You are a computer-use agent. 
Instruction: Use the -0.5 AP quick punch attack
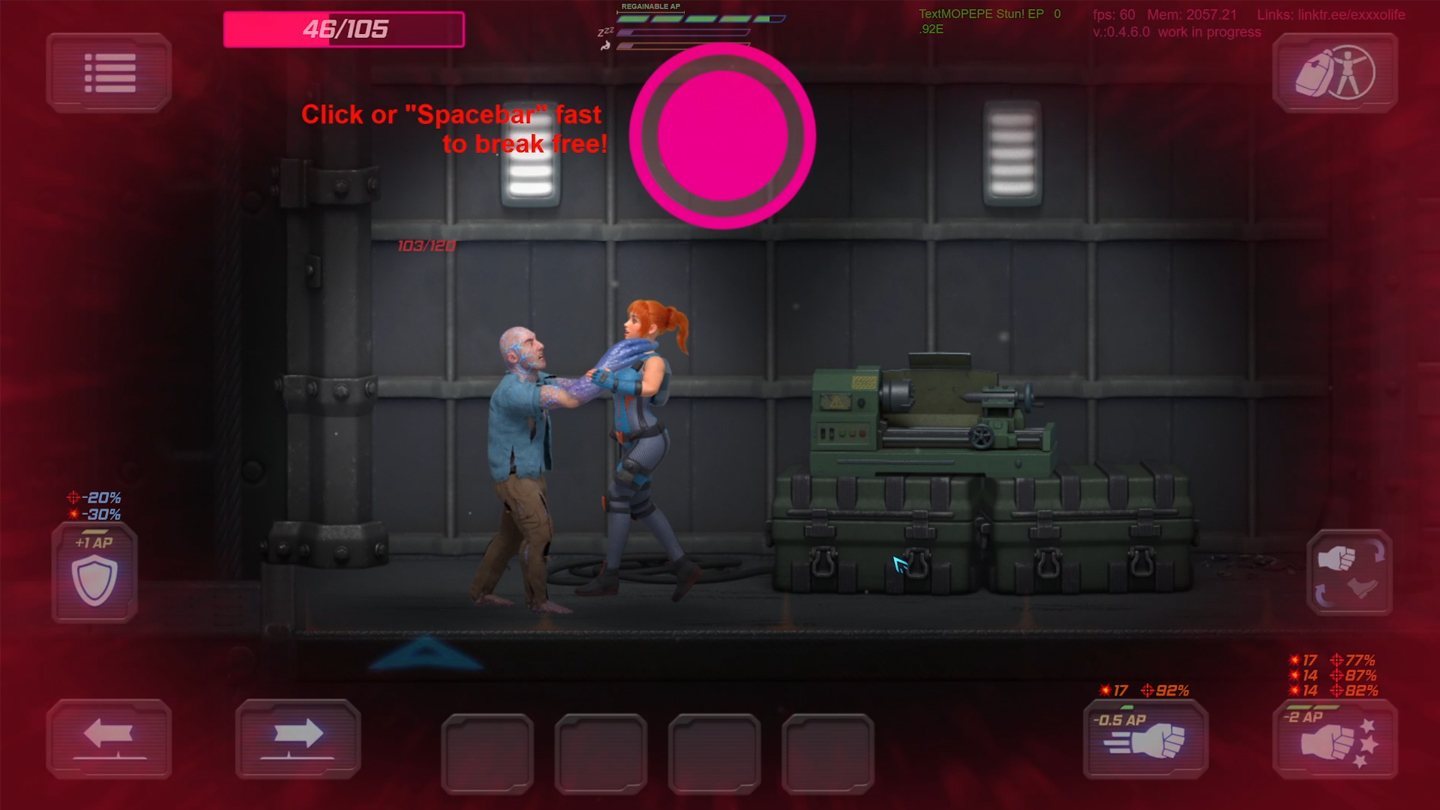(1145, 740)
